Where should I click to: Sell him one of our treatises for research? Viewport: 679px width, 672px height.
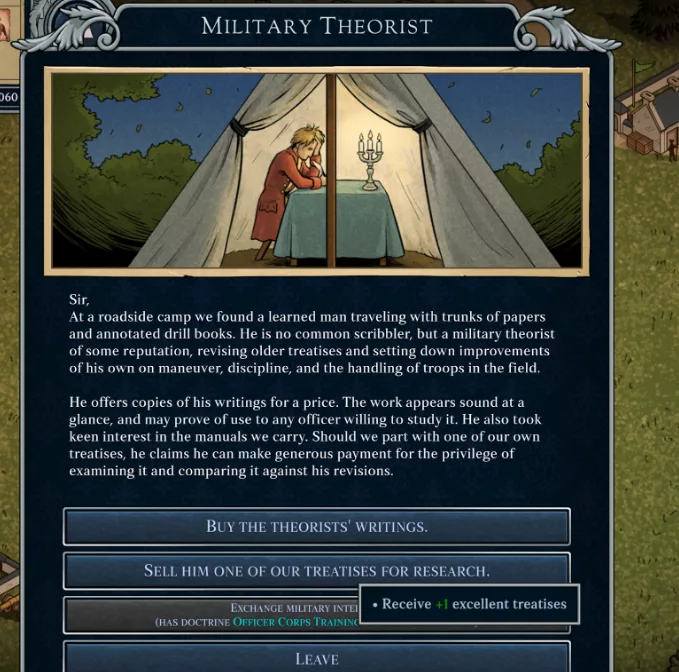316,571
